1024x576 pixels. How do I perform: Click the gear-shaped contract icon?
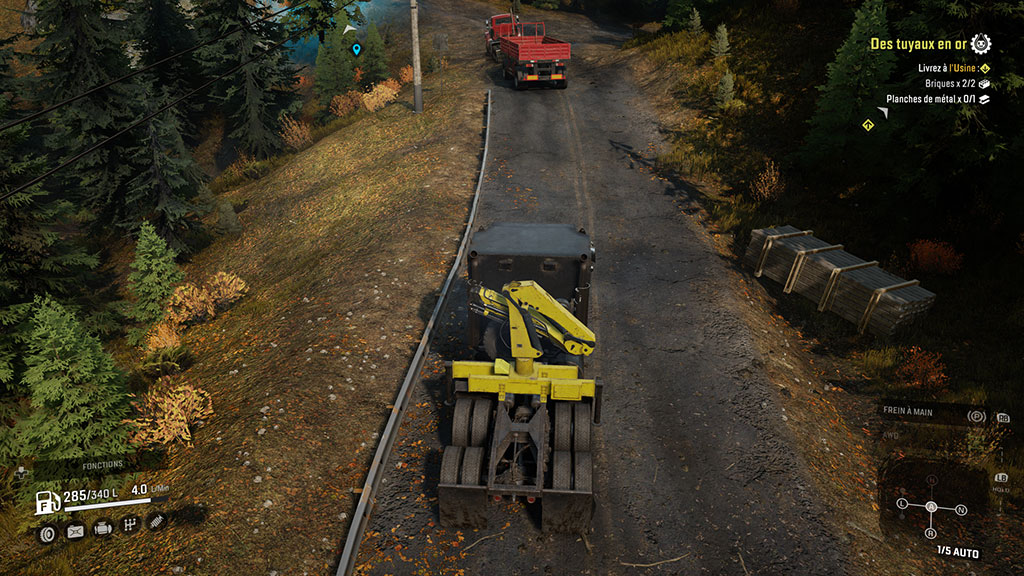click(x=981, y=43)
